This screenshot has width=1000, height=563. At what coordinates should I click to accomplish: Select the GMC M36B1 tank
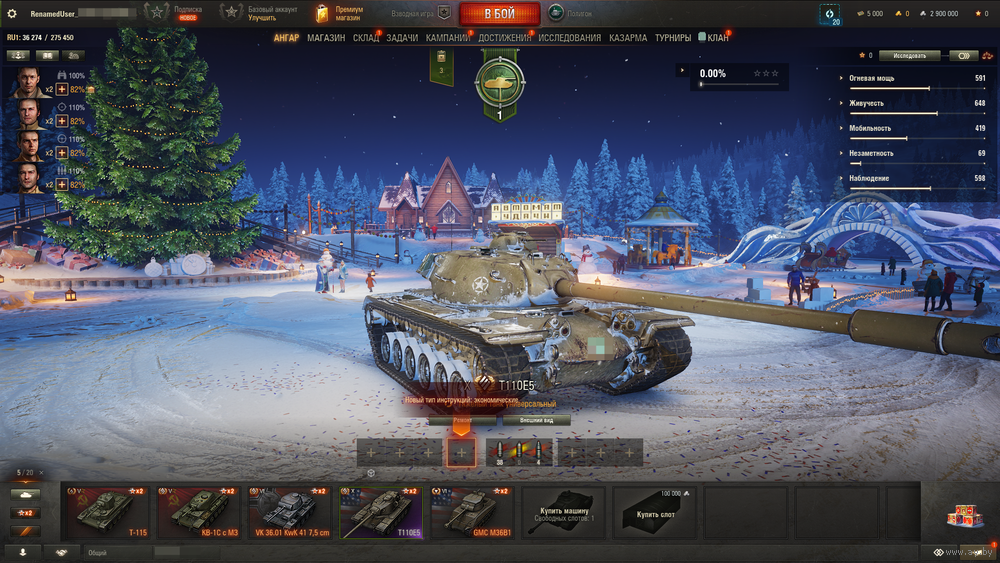[x=474, y=511]
